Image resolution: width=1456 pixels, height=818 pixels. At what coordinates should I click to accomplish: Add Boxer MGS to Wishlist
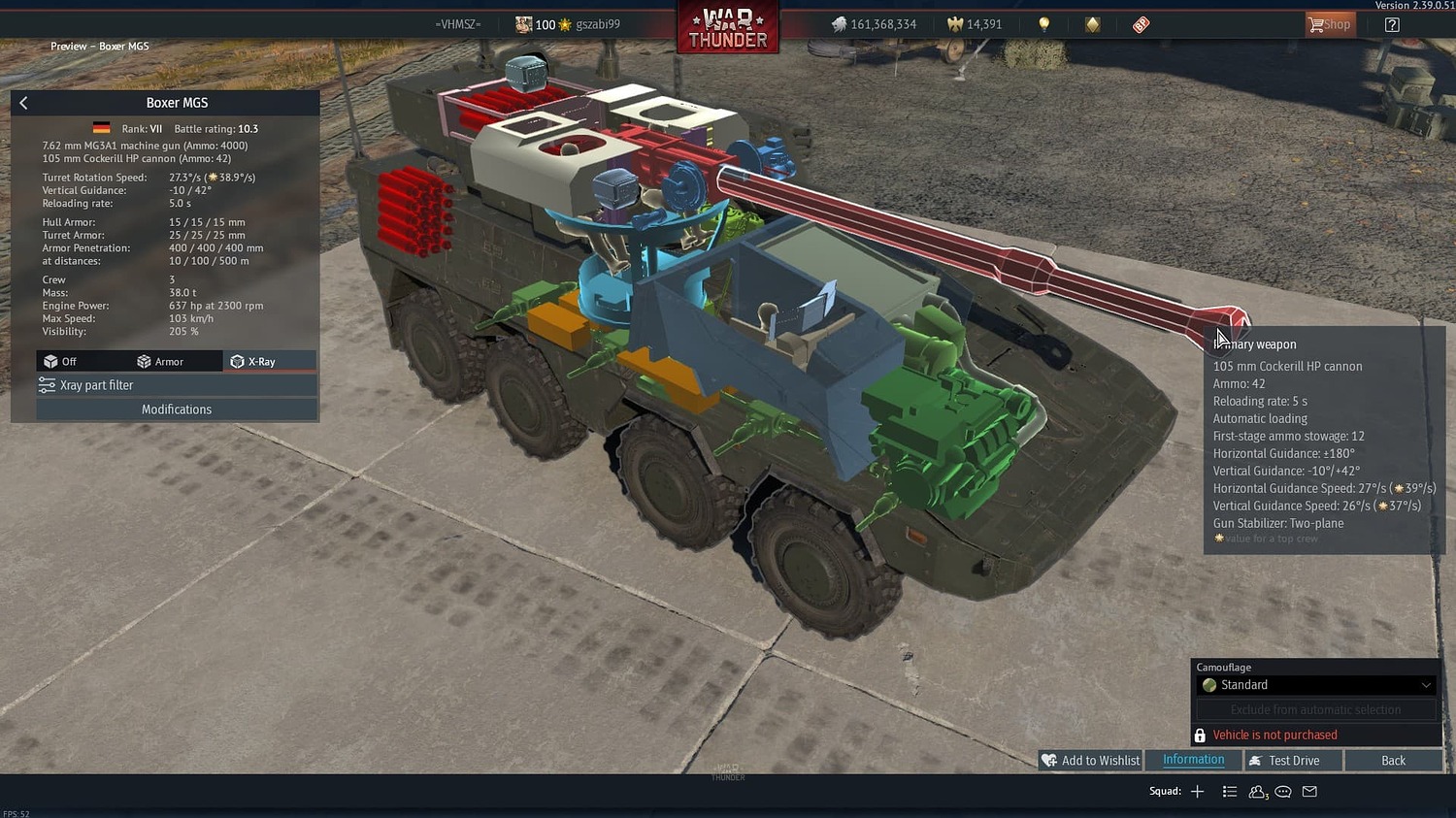[x=1089, y=760]
